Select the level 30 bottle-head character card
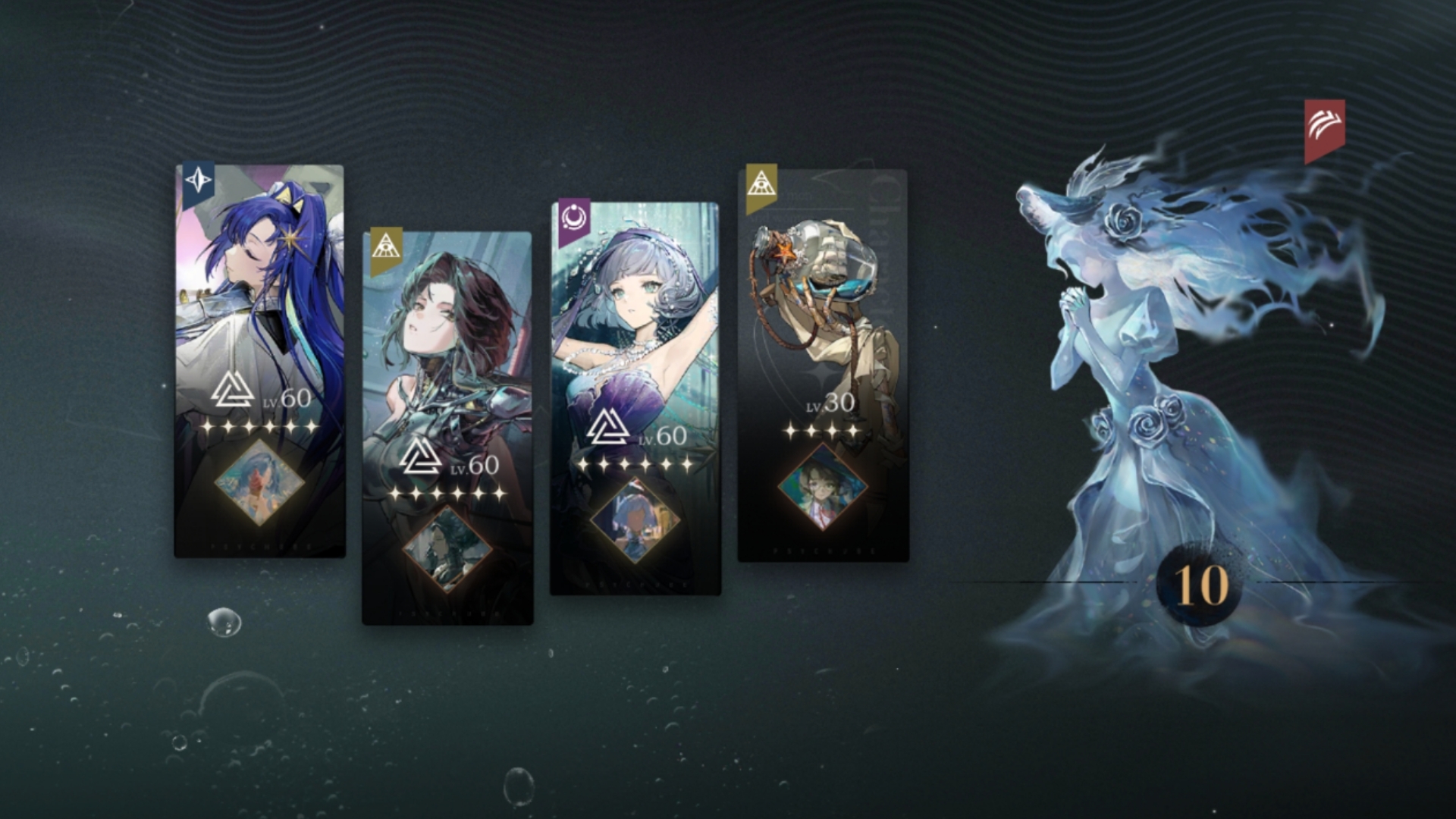The width and height of the screenshot is (1456, 819). click(x=823, y=303)
